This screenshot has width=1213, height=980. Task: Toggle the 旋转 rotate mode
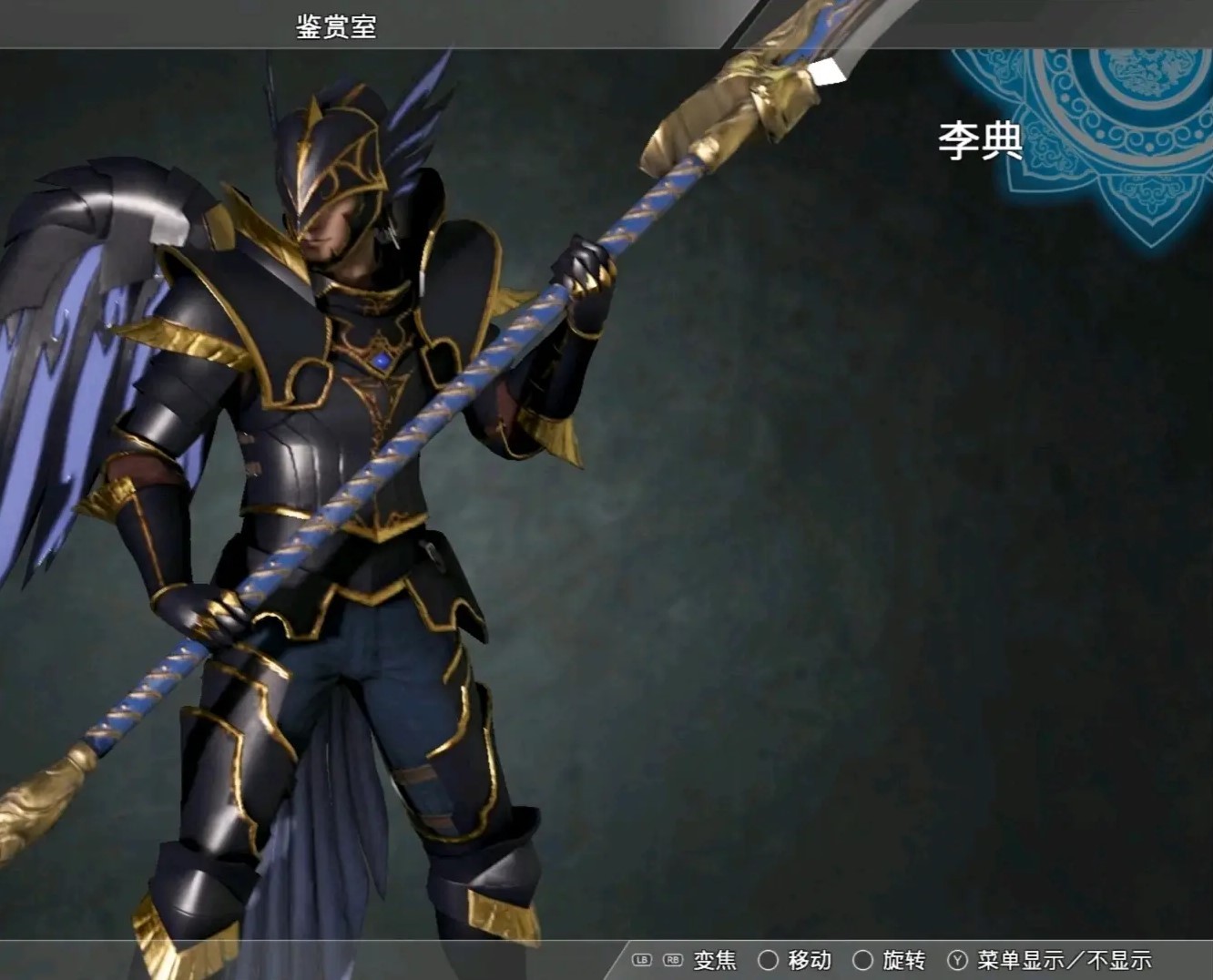click(902, 959)
